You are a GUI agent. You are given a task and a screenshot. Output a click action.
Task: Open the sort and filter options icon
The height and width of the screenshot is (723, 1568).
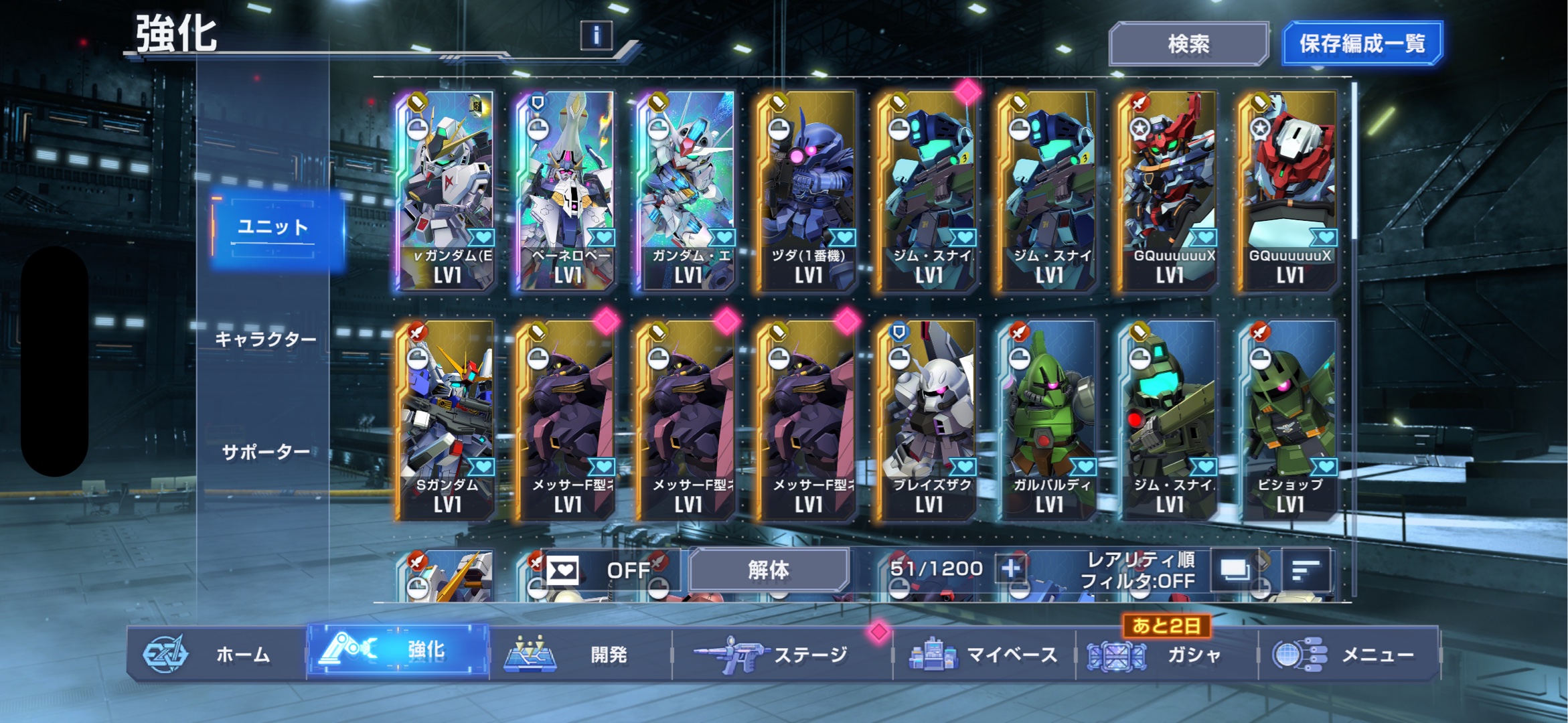coord(1306,570)
